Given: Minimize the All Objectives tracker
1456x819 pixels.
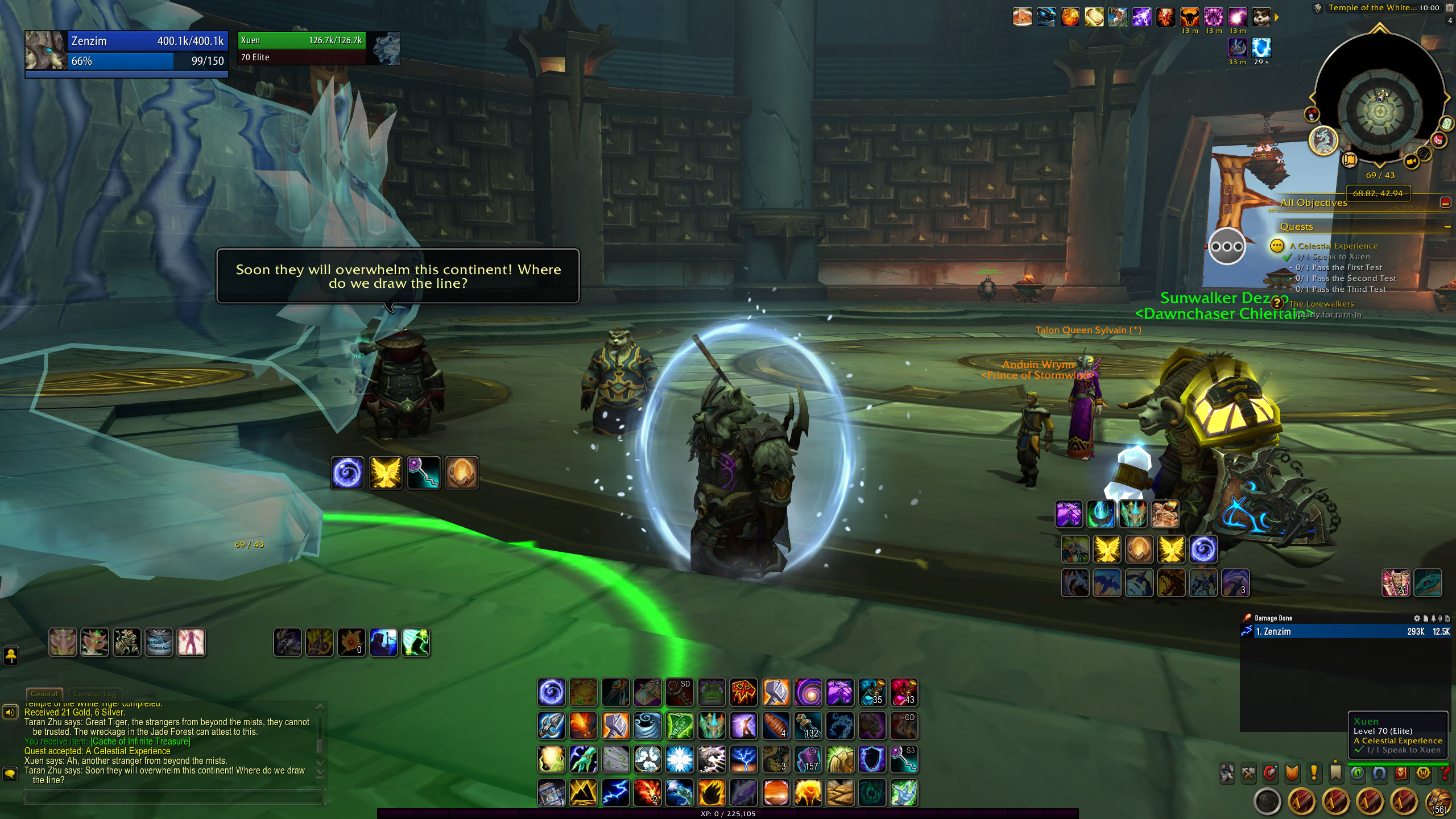Looking at the screenshot, I should pyautogui.click(x=1445, y=202).
